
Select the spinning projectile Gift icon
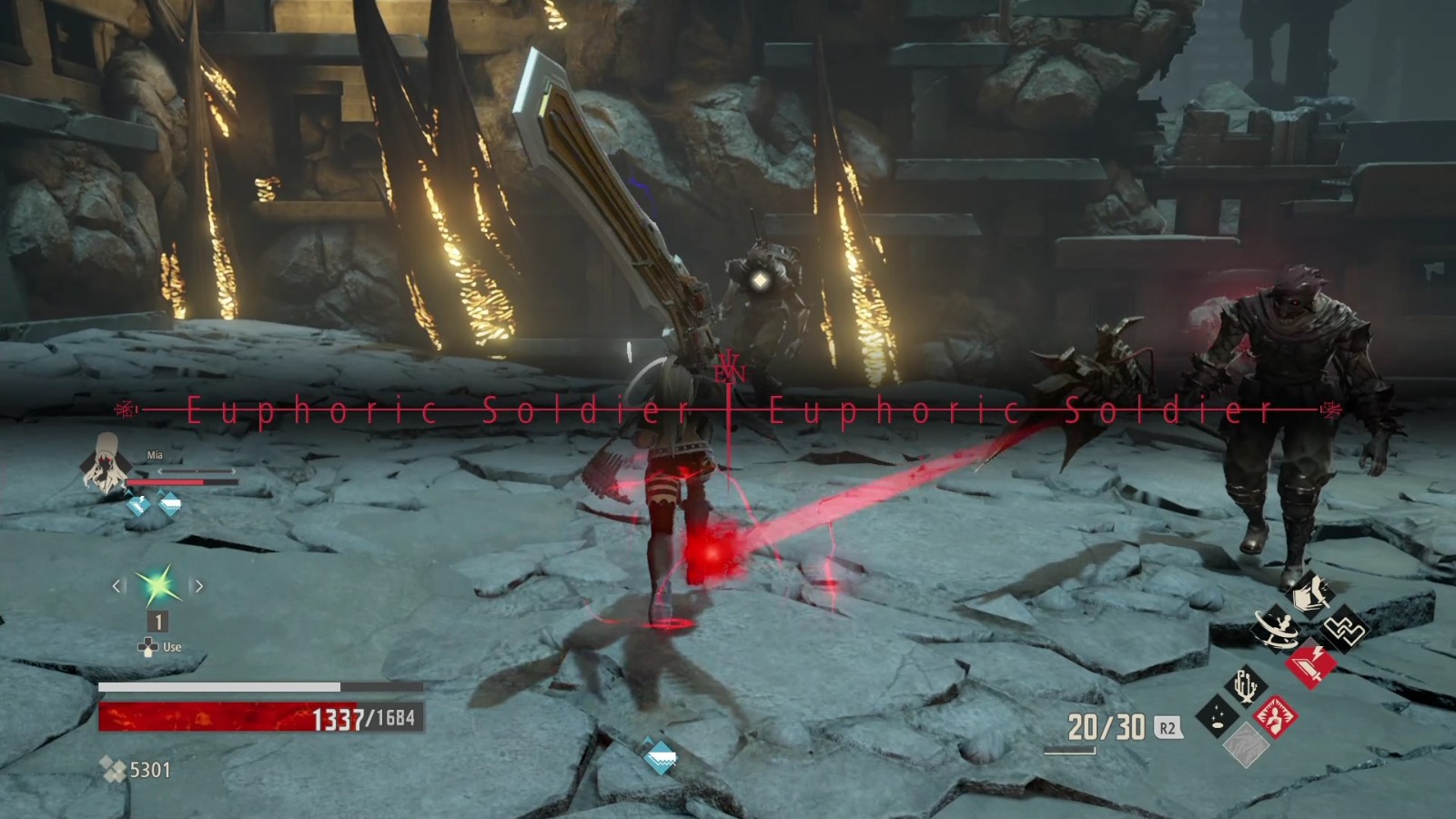pyautogui.click(x=1278, y=629)
